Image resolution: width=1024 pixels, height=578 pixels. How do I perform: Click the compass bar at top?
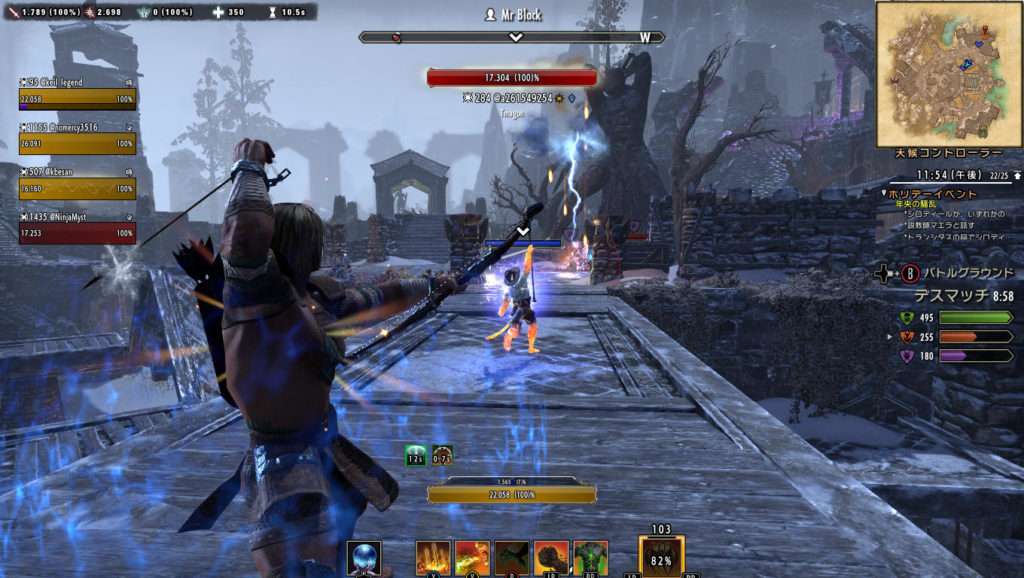coord(511,37)
